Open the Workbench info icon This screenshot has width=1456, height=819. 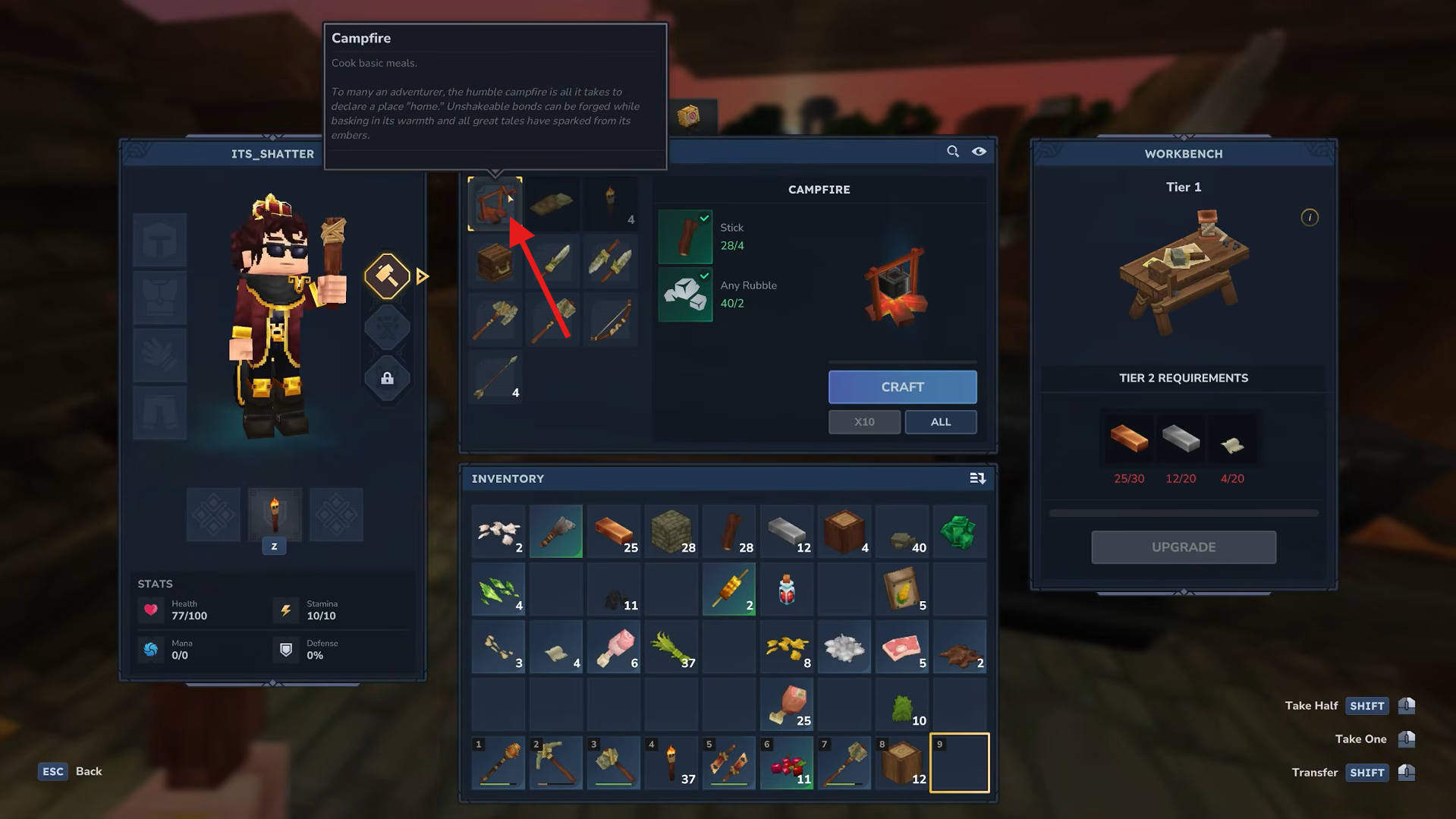(1310, 218)
